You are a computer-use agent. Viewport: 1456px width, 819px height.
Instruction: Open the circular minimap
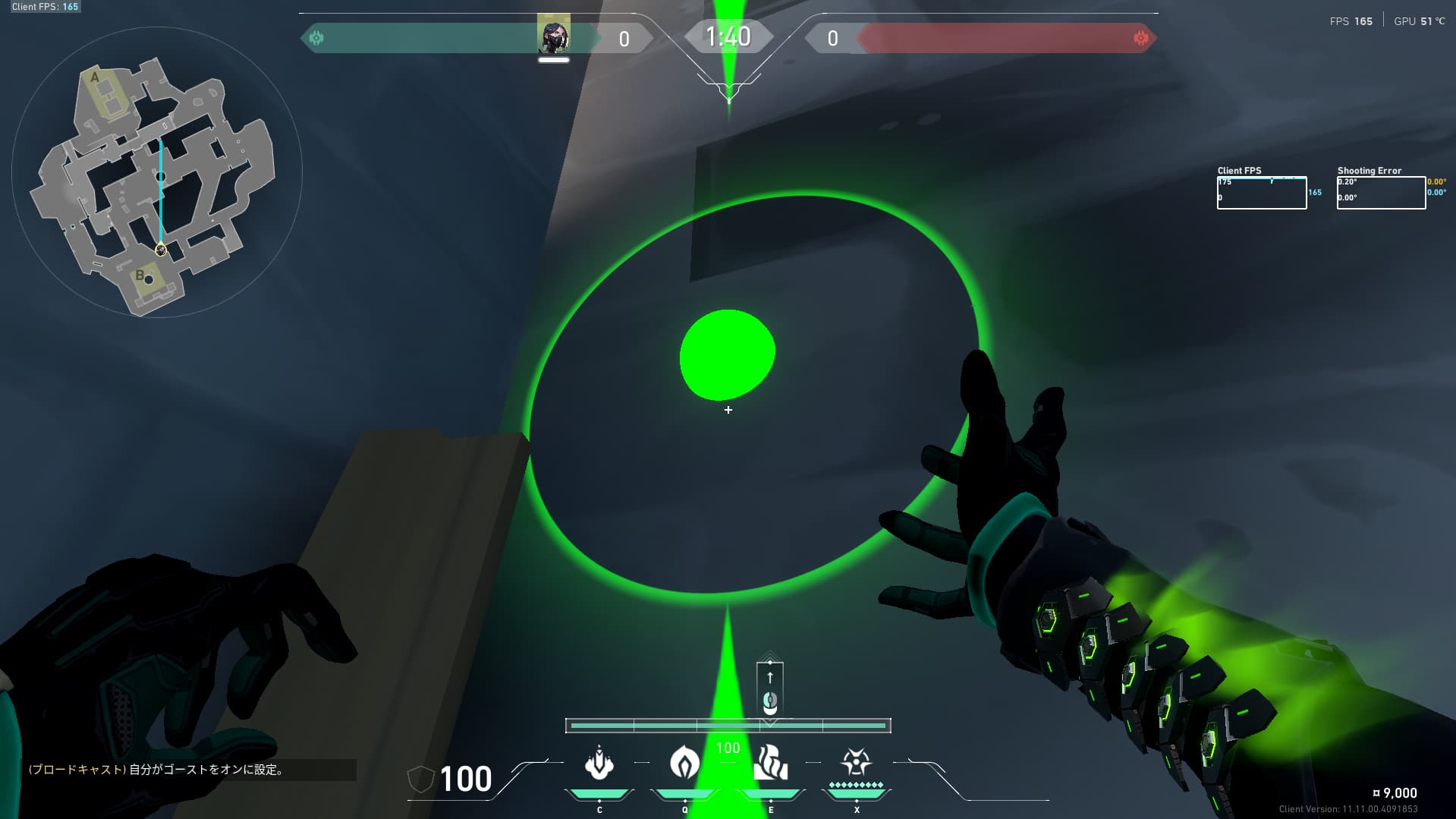[157, 172]
